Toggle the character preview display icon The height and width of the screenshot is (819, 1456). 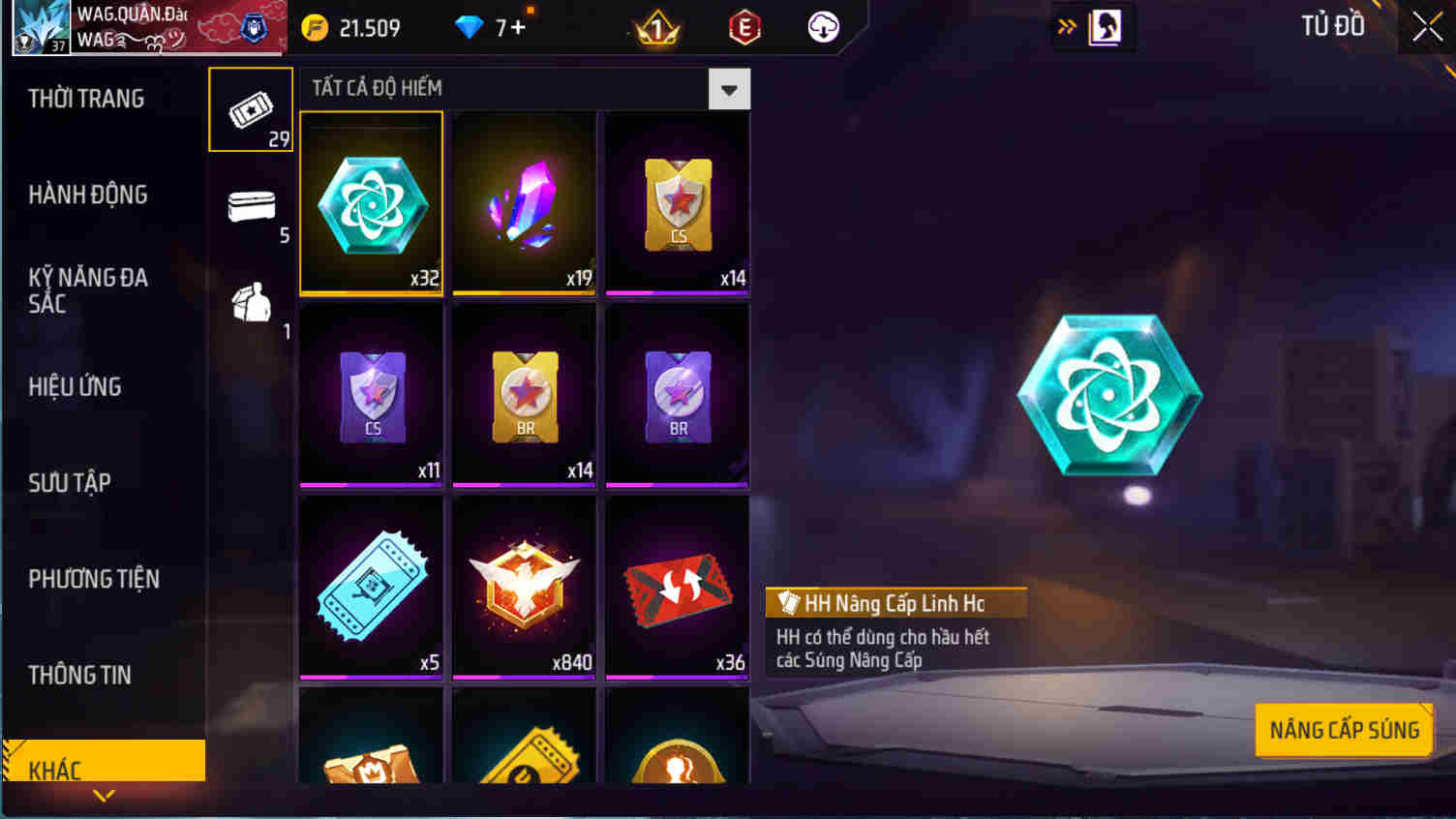[x=1104, y=26]
